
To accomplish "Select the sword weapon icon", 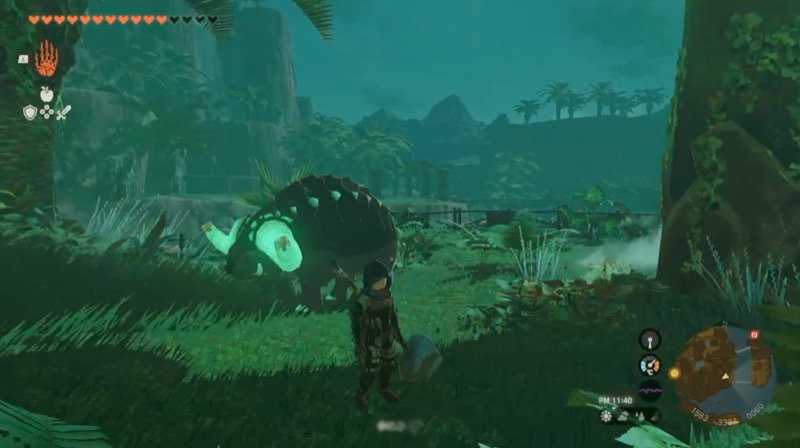I will point(63,112).
